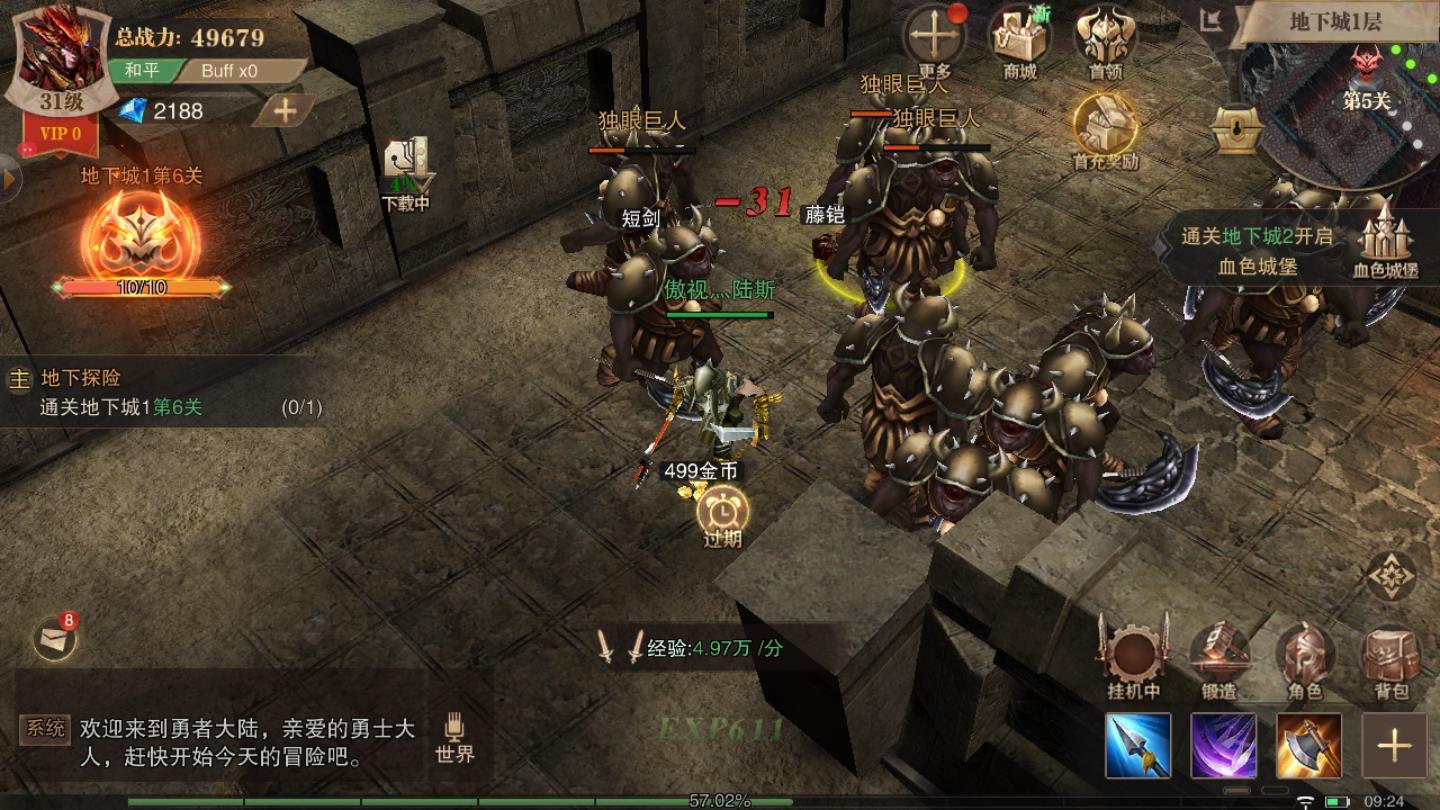Open the 首领 boss menu

click(1105, 38)
